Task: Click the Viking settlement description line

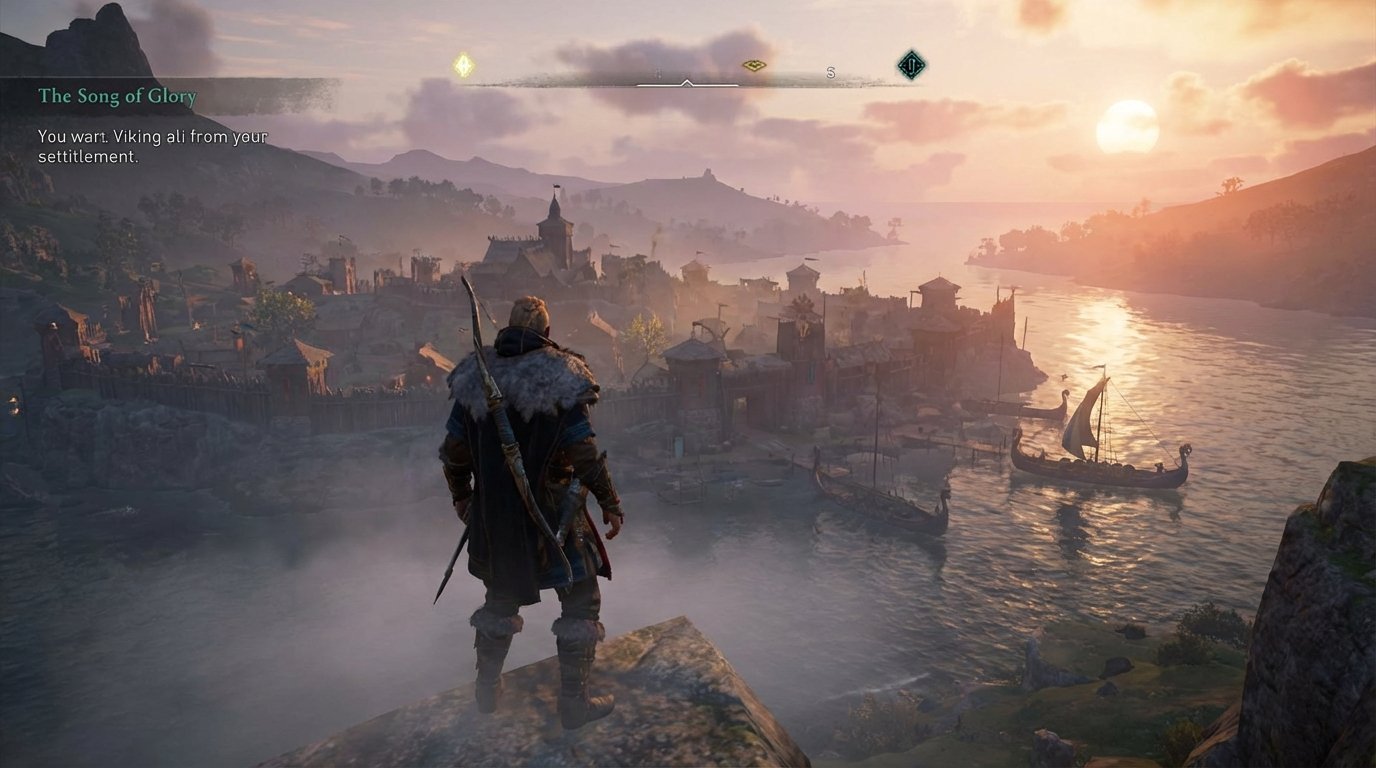Action: pyautogui.click(x=150, y=136)
